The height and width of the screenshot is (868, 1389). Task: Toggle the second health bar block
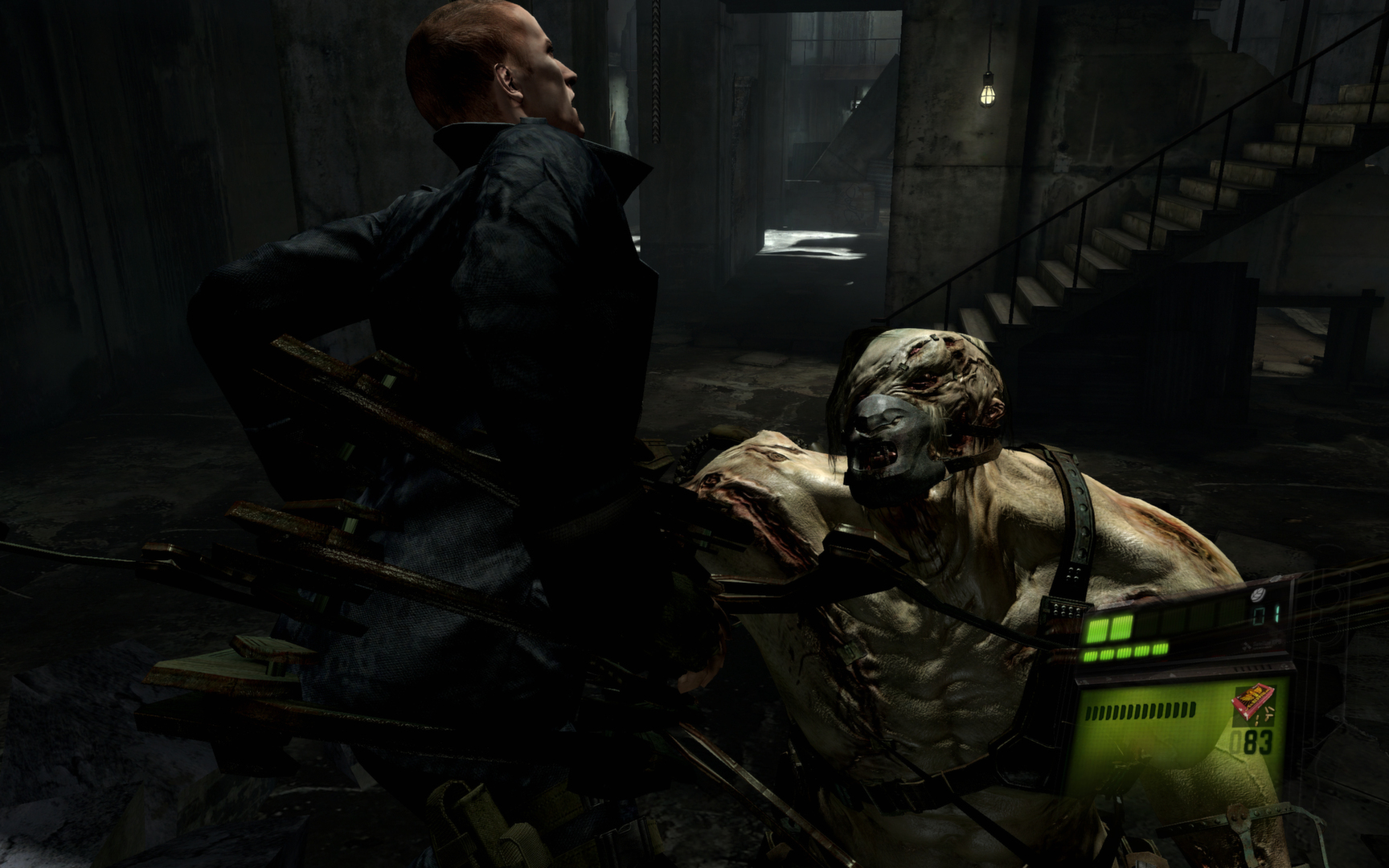(1121, 627)
